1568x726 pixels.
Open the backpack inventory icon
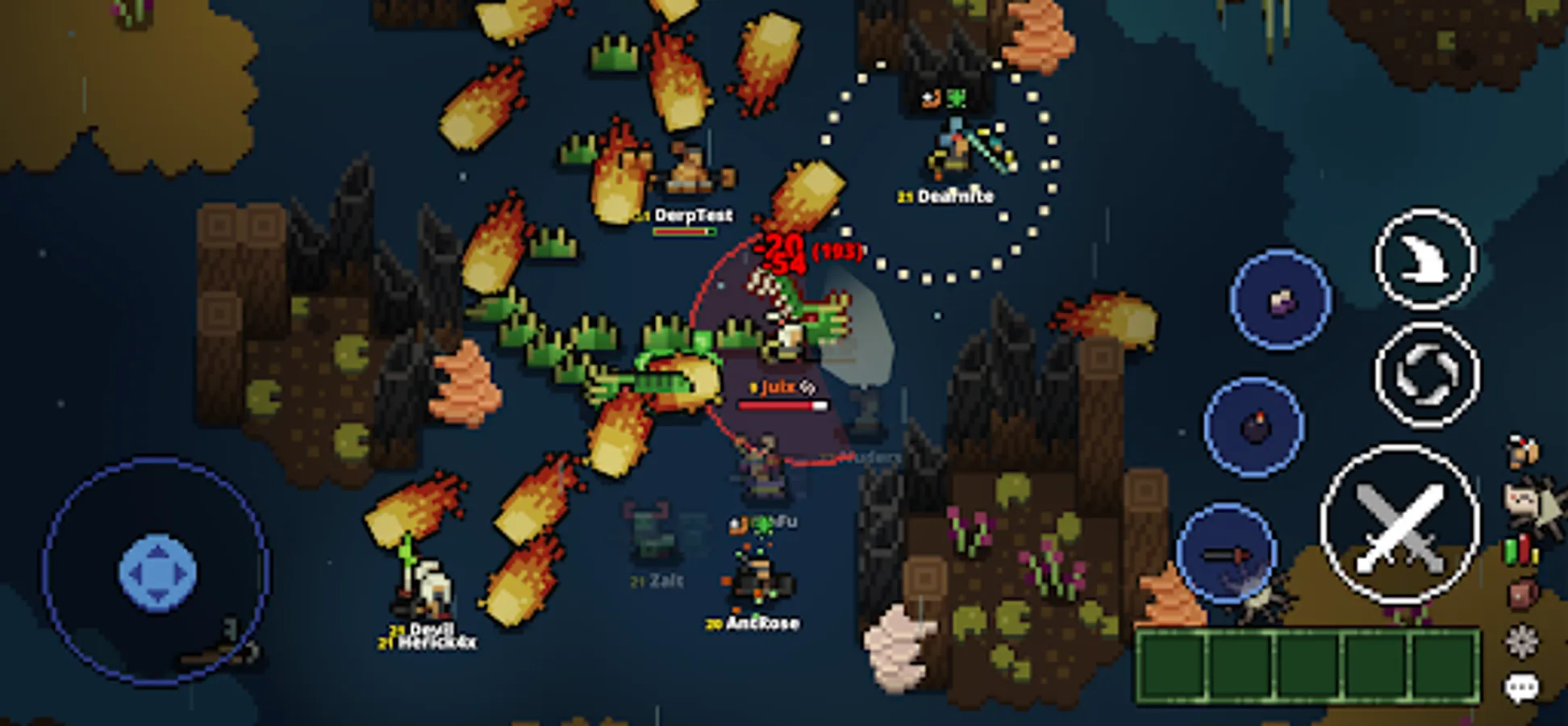tap(1521, 595)
